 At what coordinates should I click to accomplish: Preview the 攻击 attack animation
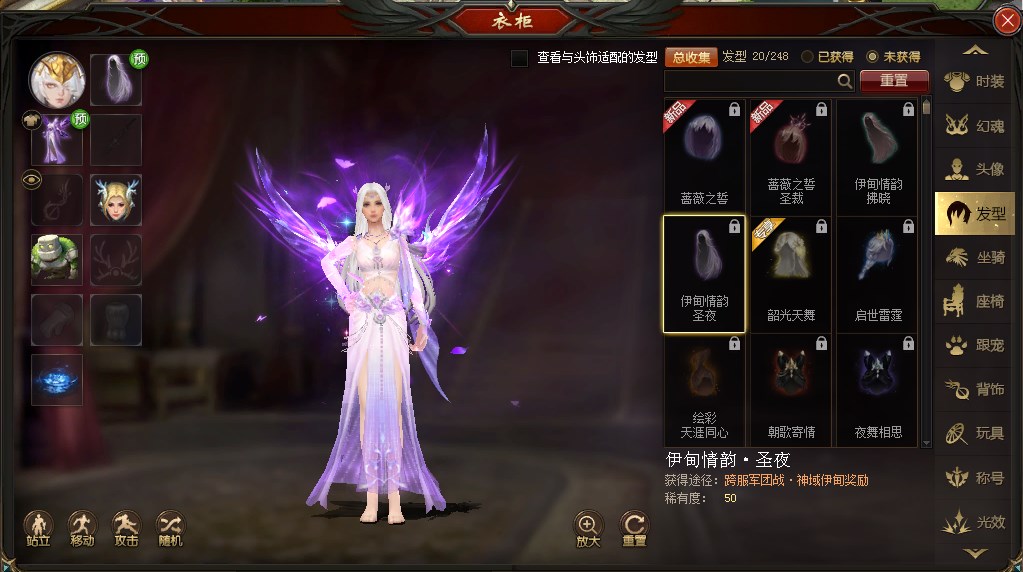(126, 527)
